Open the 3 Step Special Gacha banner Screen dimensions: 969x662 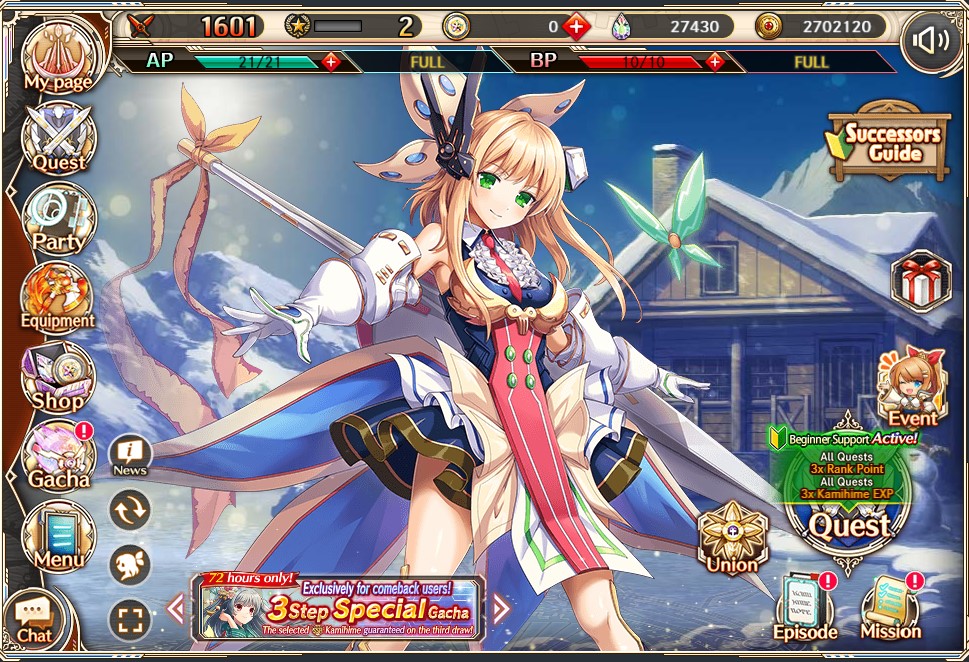[x=338, y=607]
